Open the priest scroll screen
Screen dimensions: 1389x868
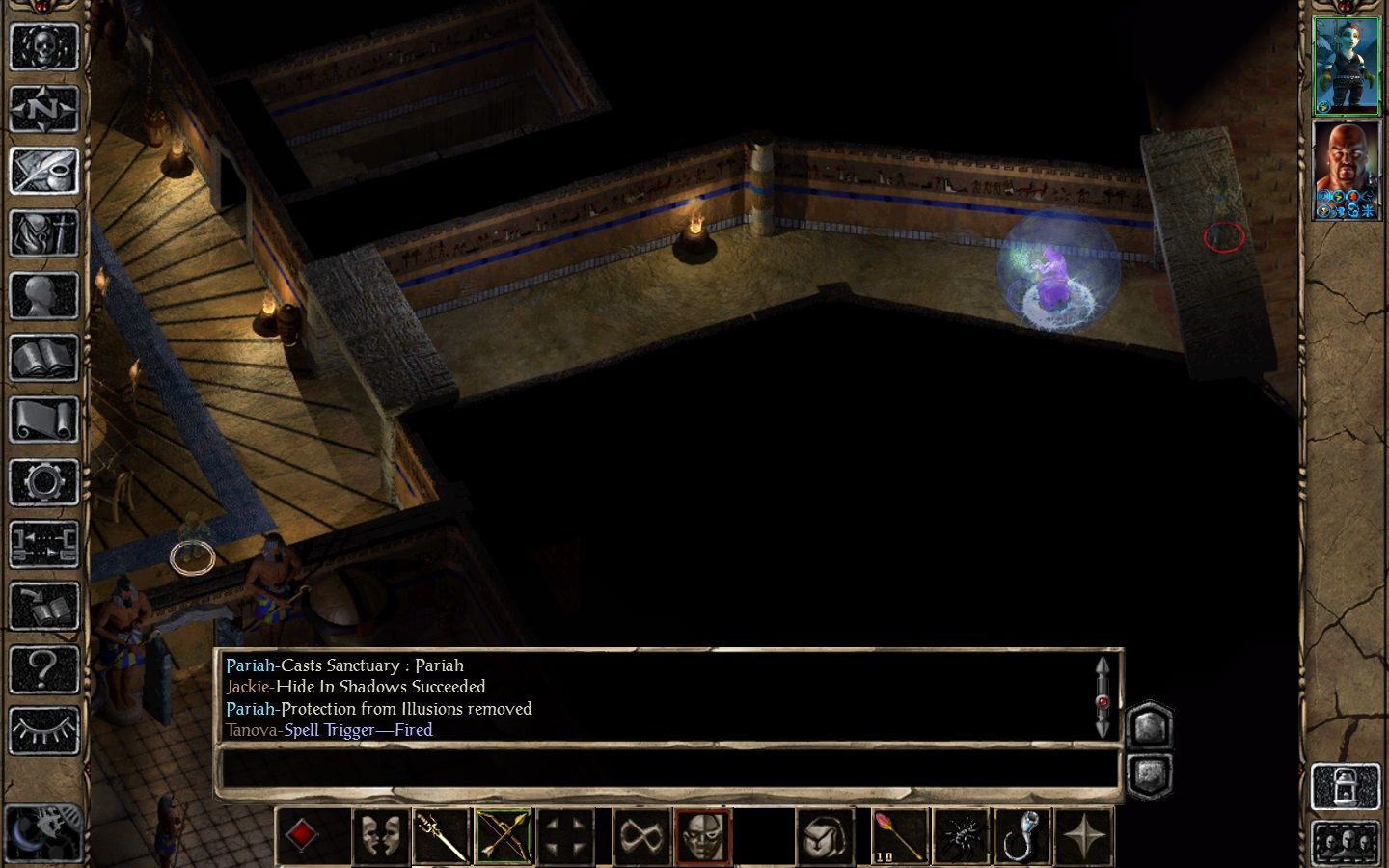[43, 420]
